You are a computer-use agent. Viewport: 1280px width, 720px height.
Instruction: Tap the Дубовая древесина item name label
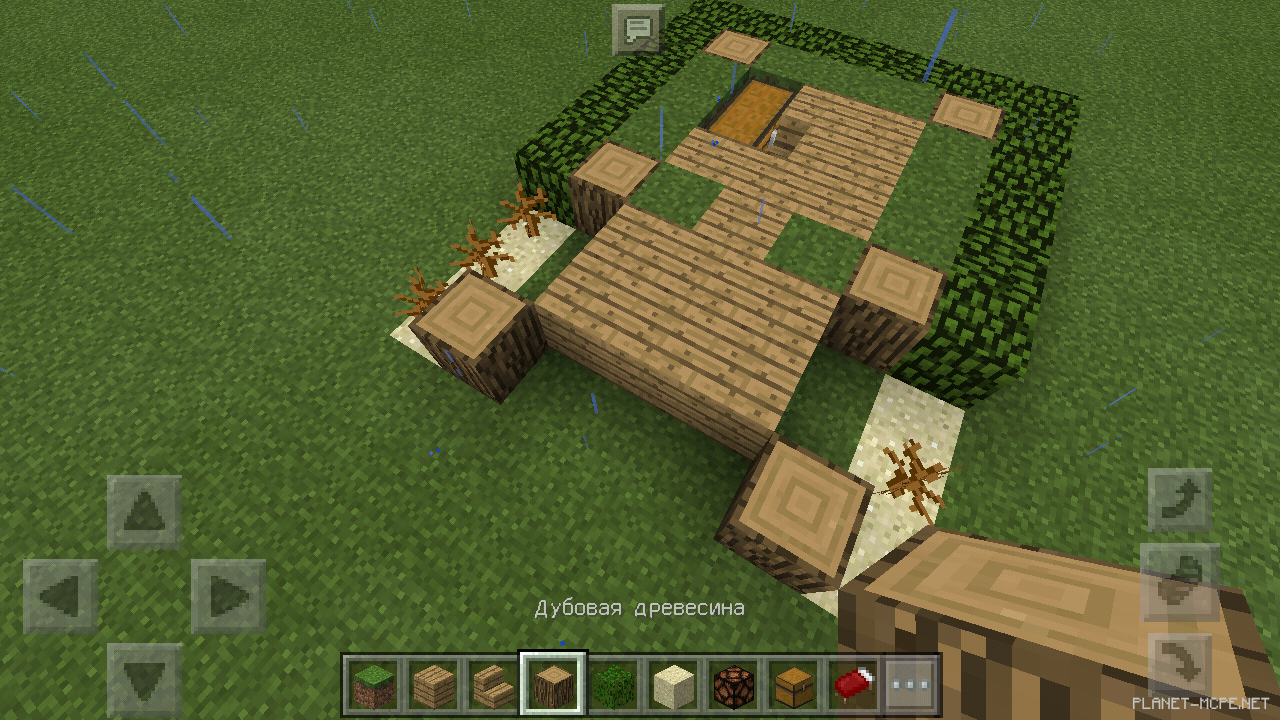(640, 606)
